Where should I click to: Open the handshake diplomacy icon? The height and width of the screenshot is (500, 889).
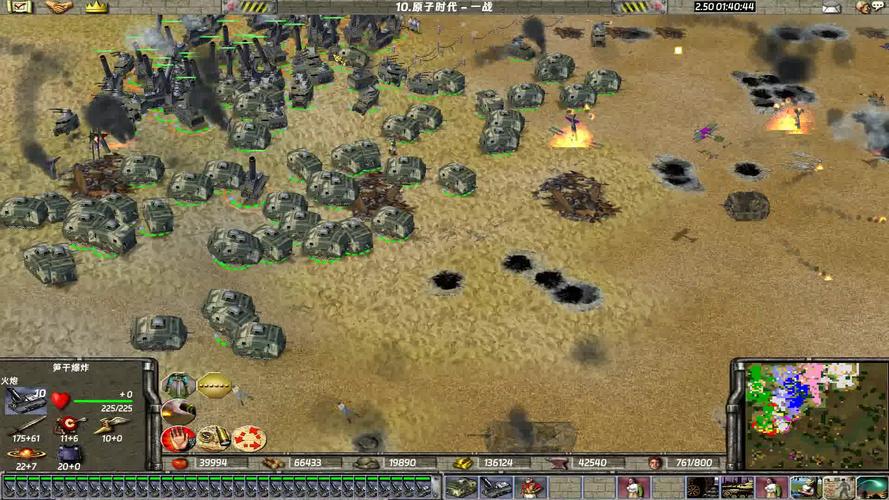coord(59,7)
